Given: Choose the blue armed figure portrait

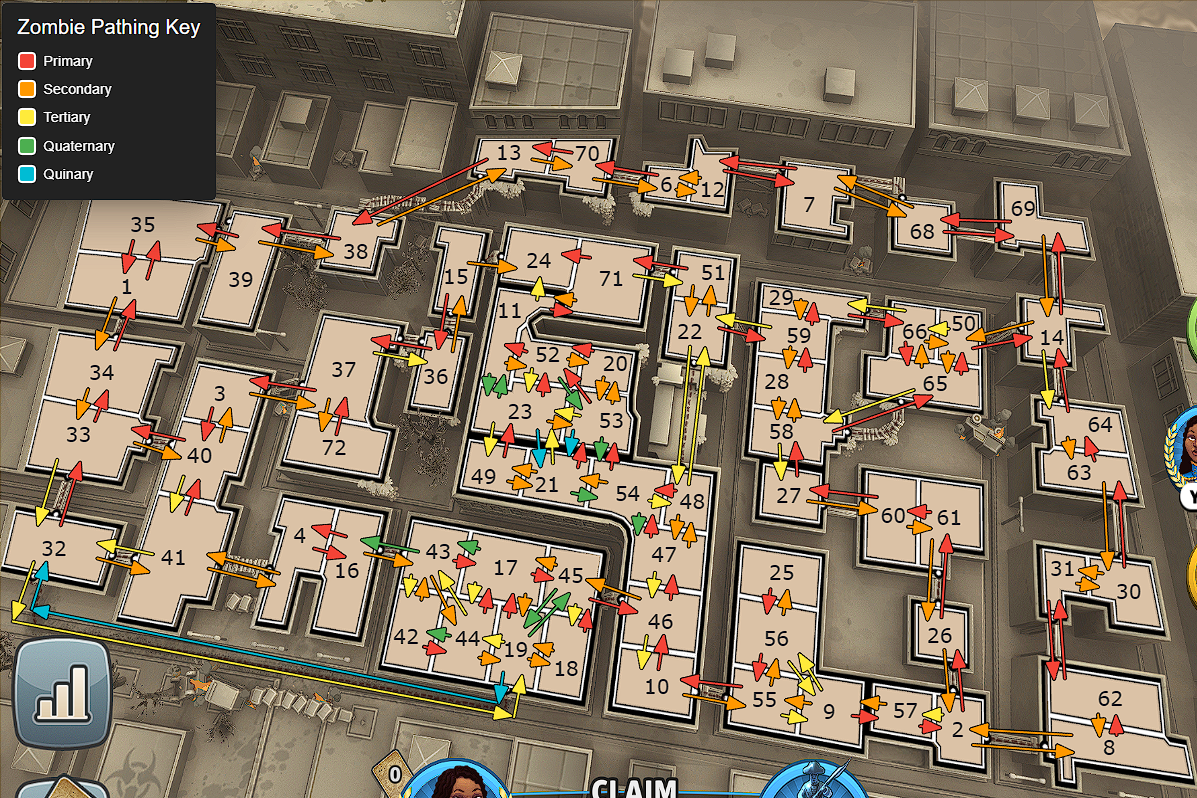Looking at the screenshot, I should tap(818, 781).
